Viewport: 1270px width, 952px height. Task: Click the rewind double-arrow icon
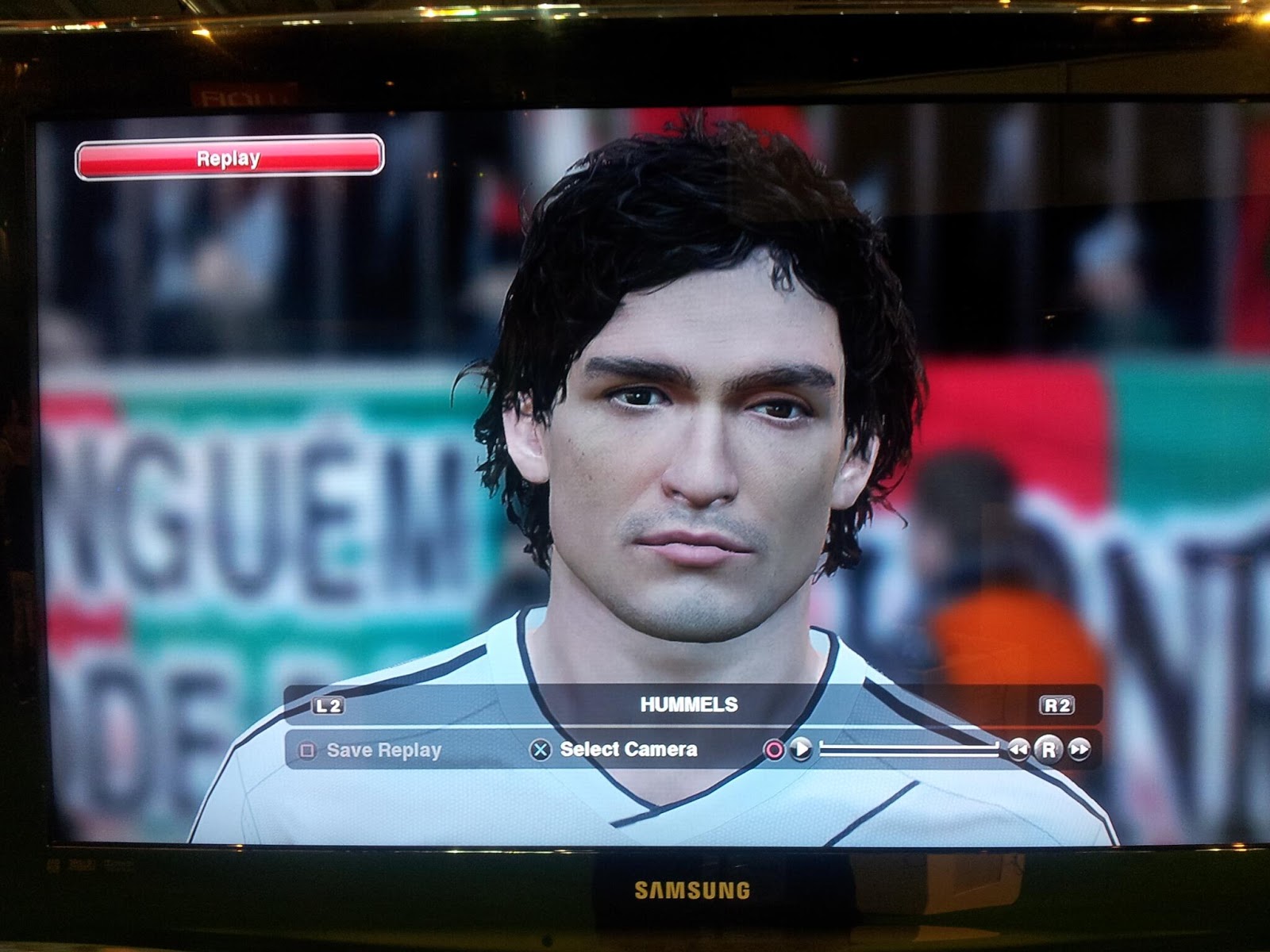pyautogui.click(x=1020, y=749)
